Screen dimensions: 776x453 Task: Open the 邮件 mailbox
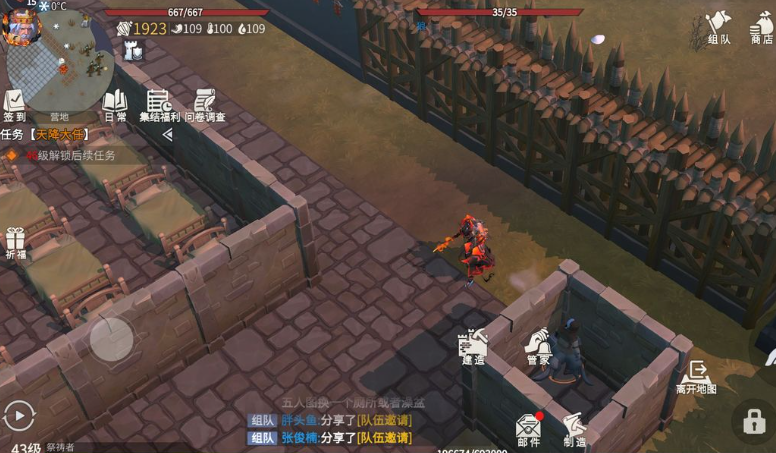pos(528,429)
